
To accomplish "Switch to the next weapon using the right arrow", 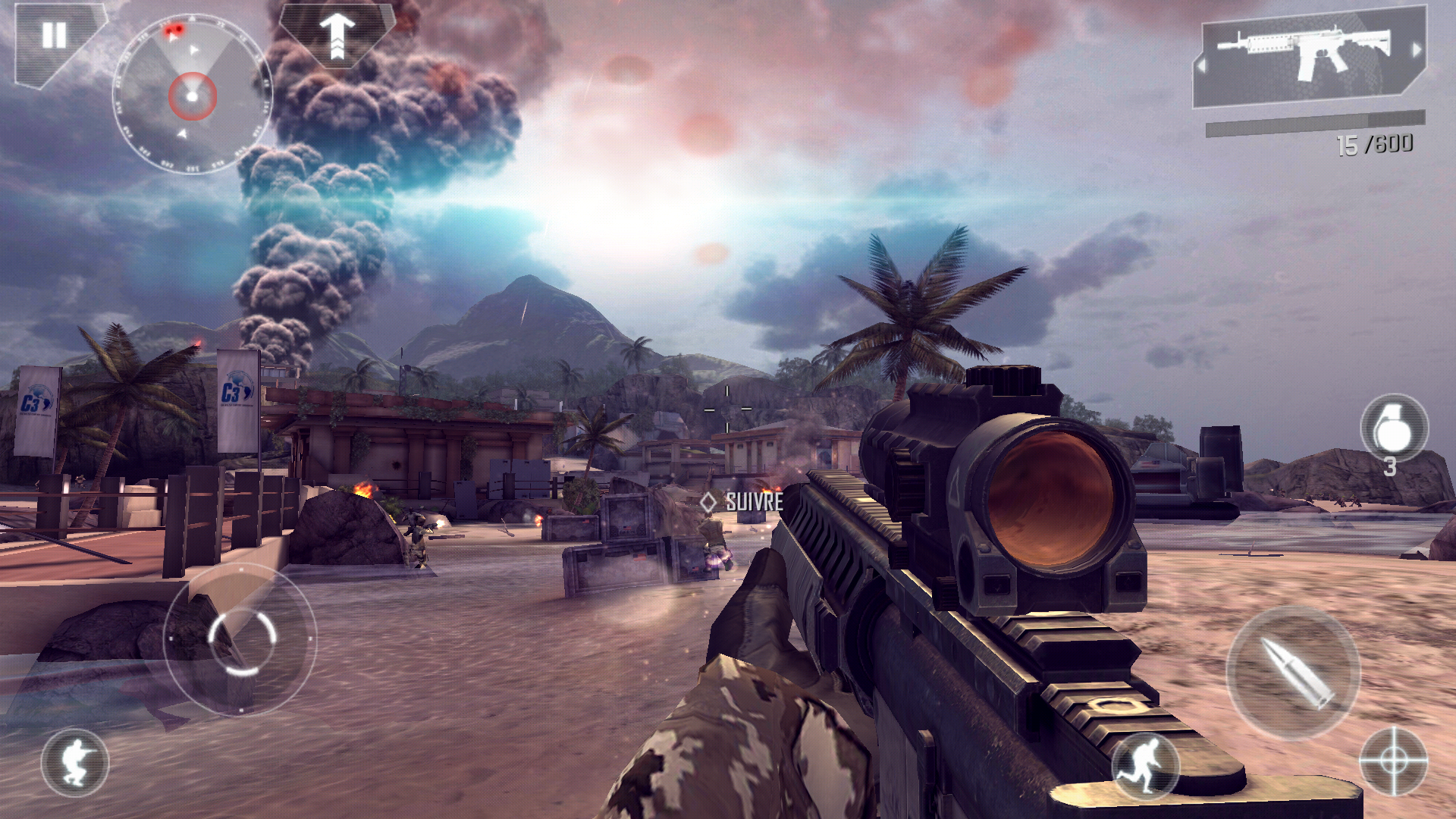I will (x=1415, y=49).
